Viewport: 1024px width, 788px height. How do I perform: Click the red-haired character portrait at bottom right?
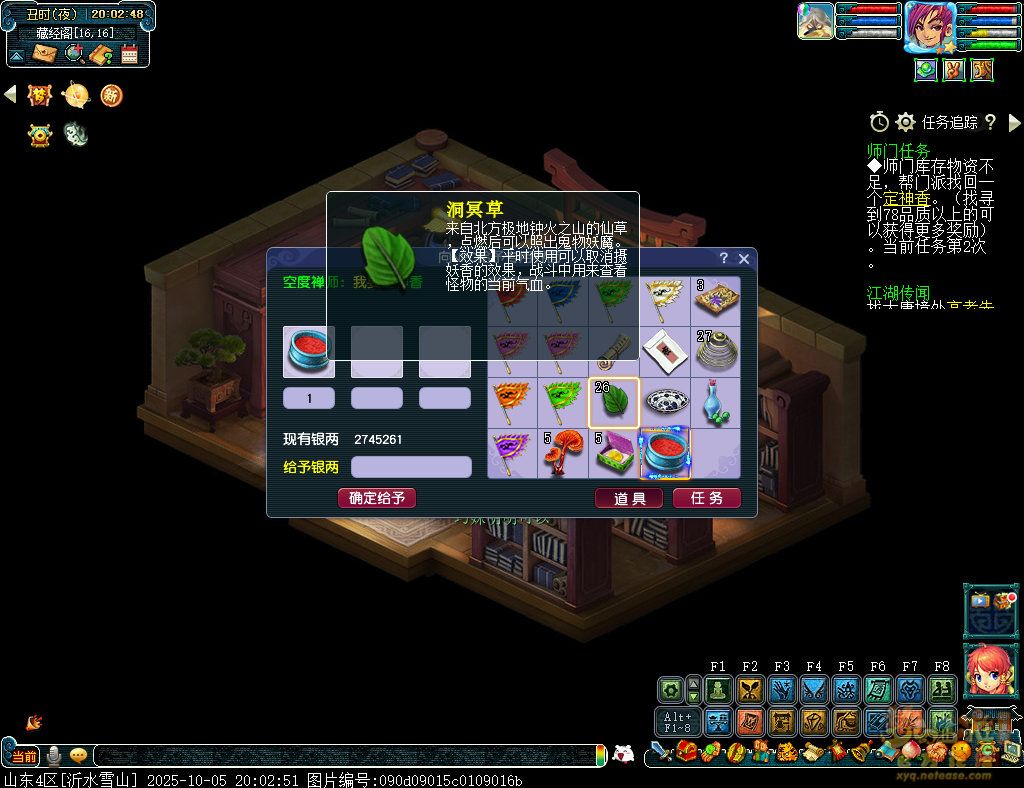click(990, 674)
